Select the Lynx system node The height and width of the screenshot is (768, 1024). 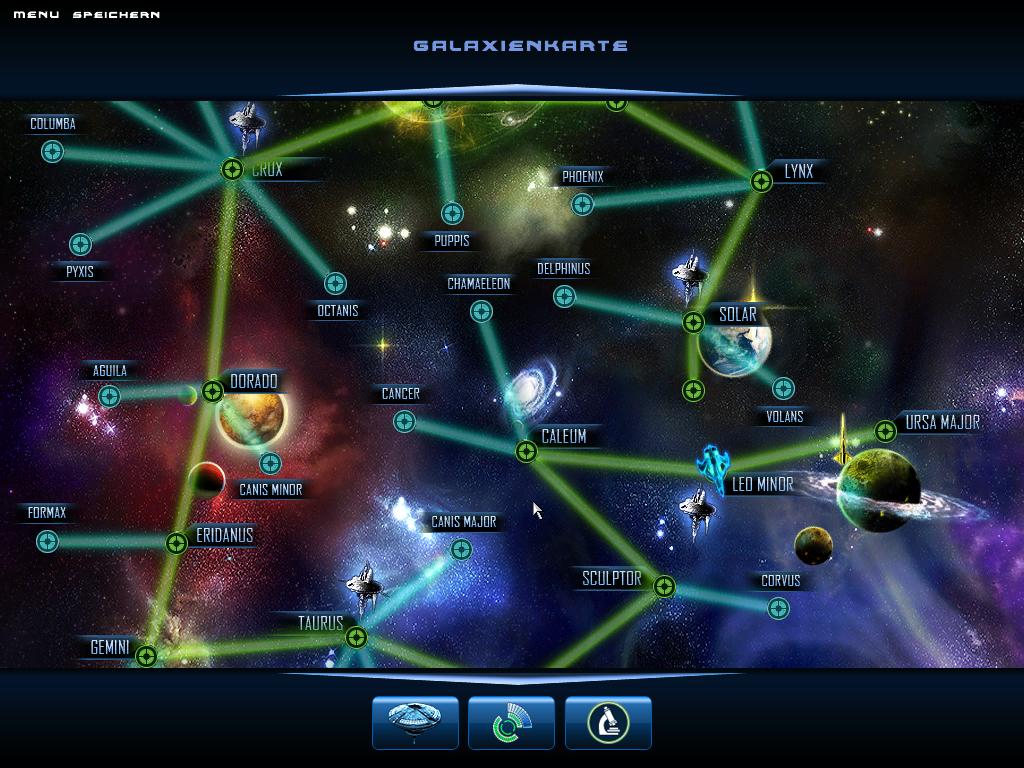point(761,181)
